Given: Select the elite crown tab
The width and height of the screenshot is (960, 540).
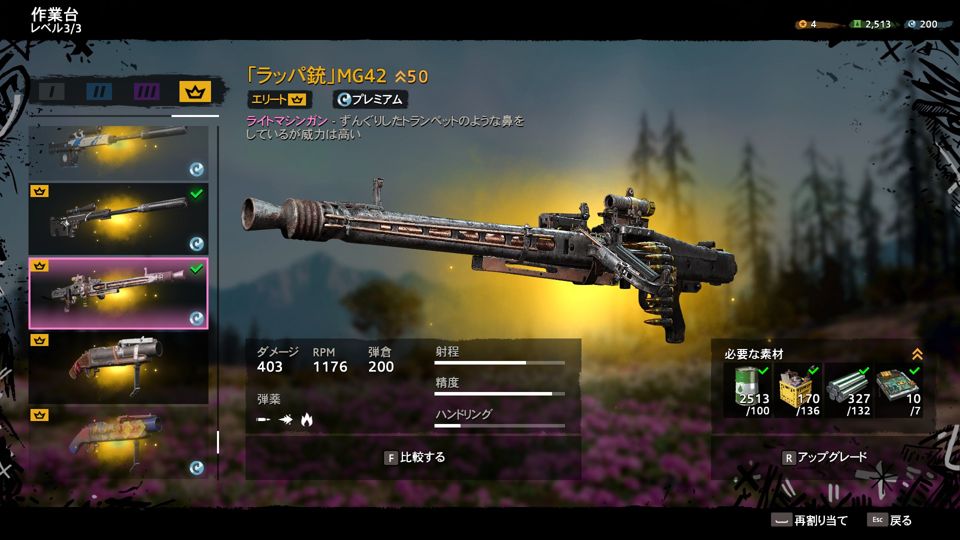Looking at the screenshot, I should 194,92.
